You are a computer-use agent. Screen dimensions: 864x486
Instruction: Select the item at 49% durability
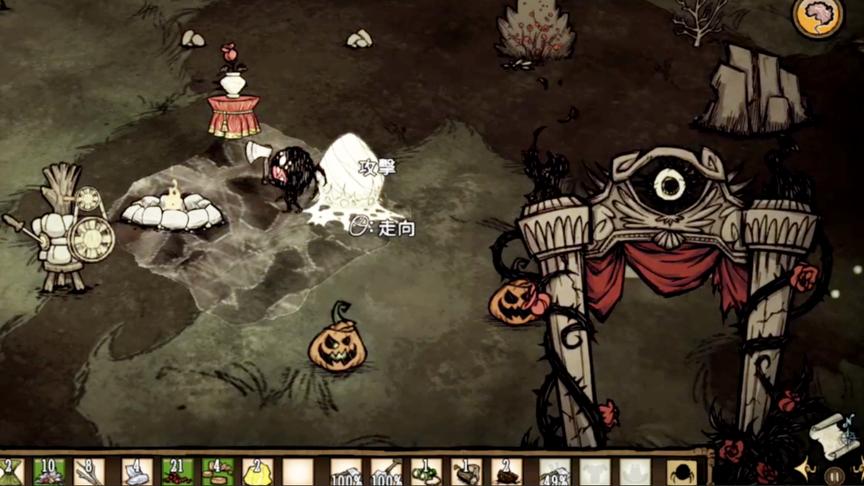(x=554, y=472)
